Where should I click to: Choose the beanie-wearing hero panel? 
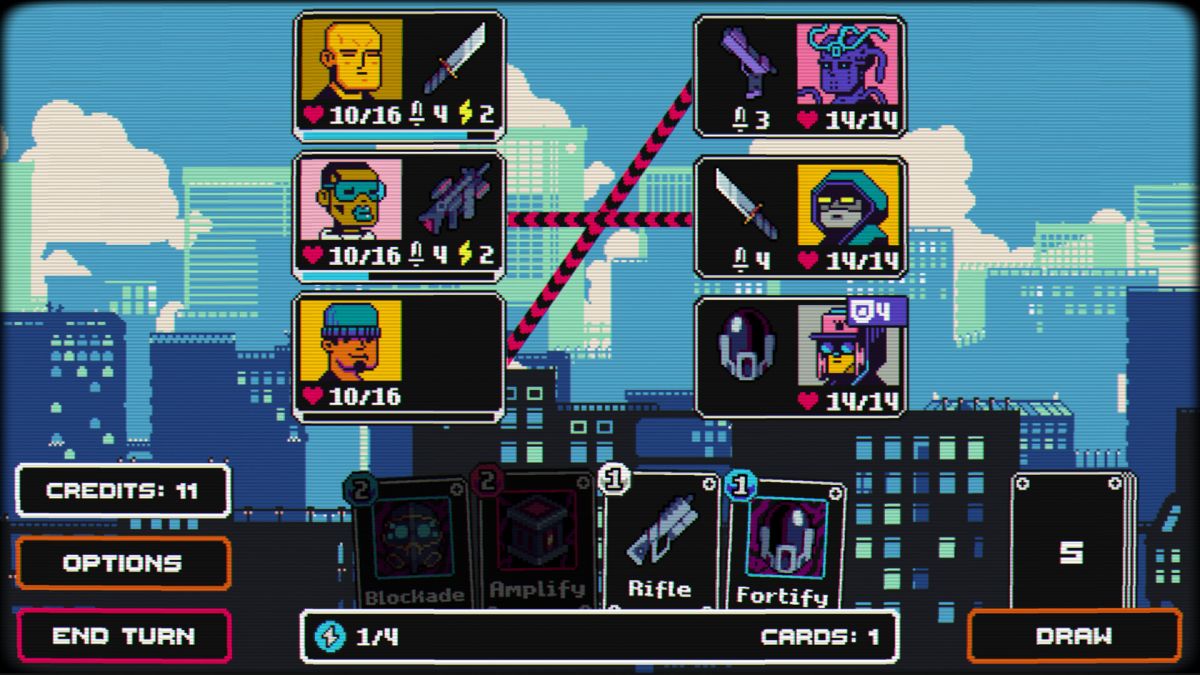pos(399,357)
